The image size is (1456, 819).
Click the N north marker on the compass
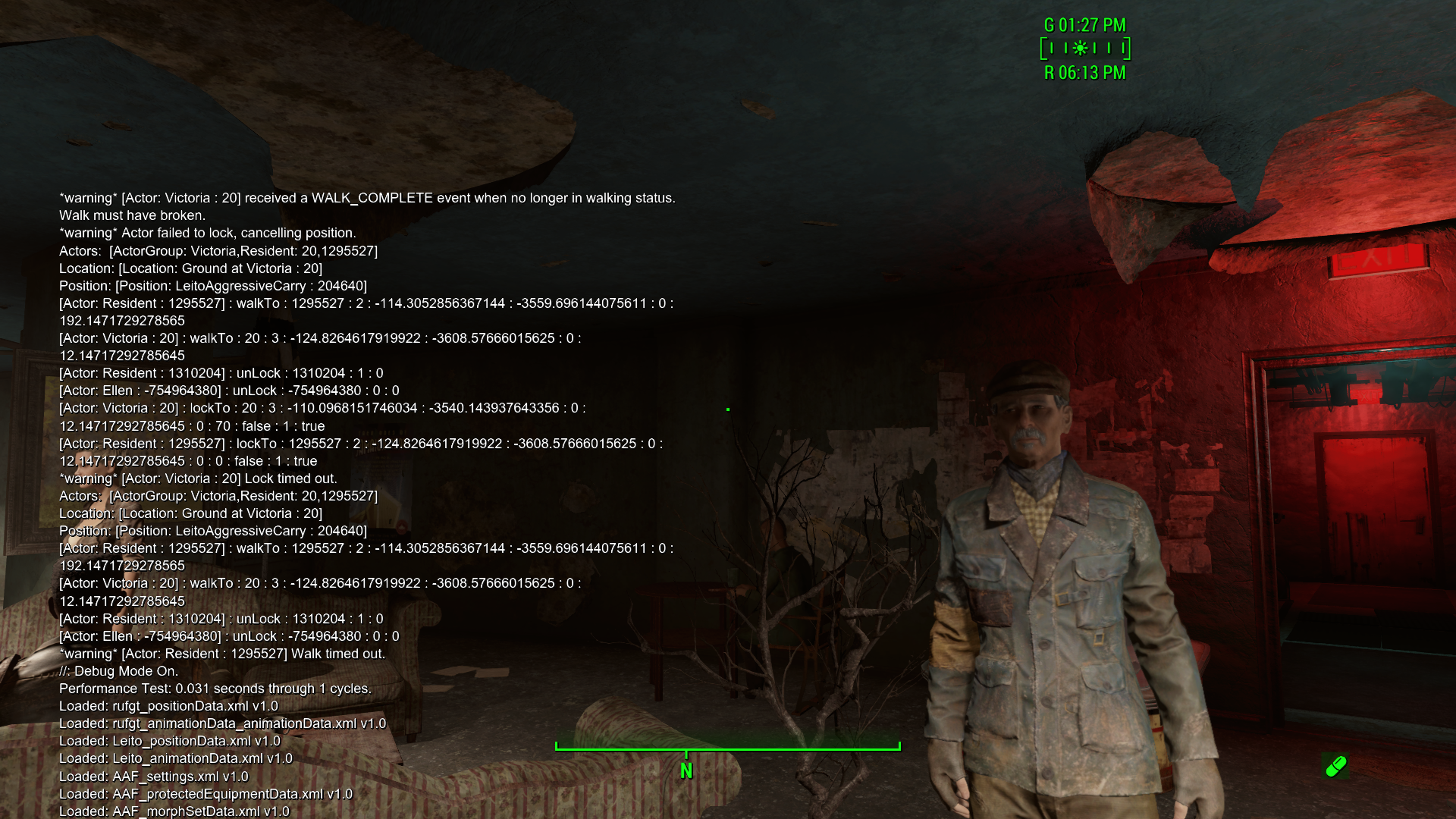click(686, 768)
